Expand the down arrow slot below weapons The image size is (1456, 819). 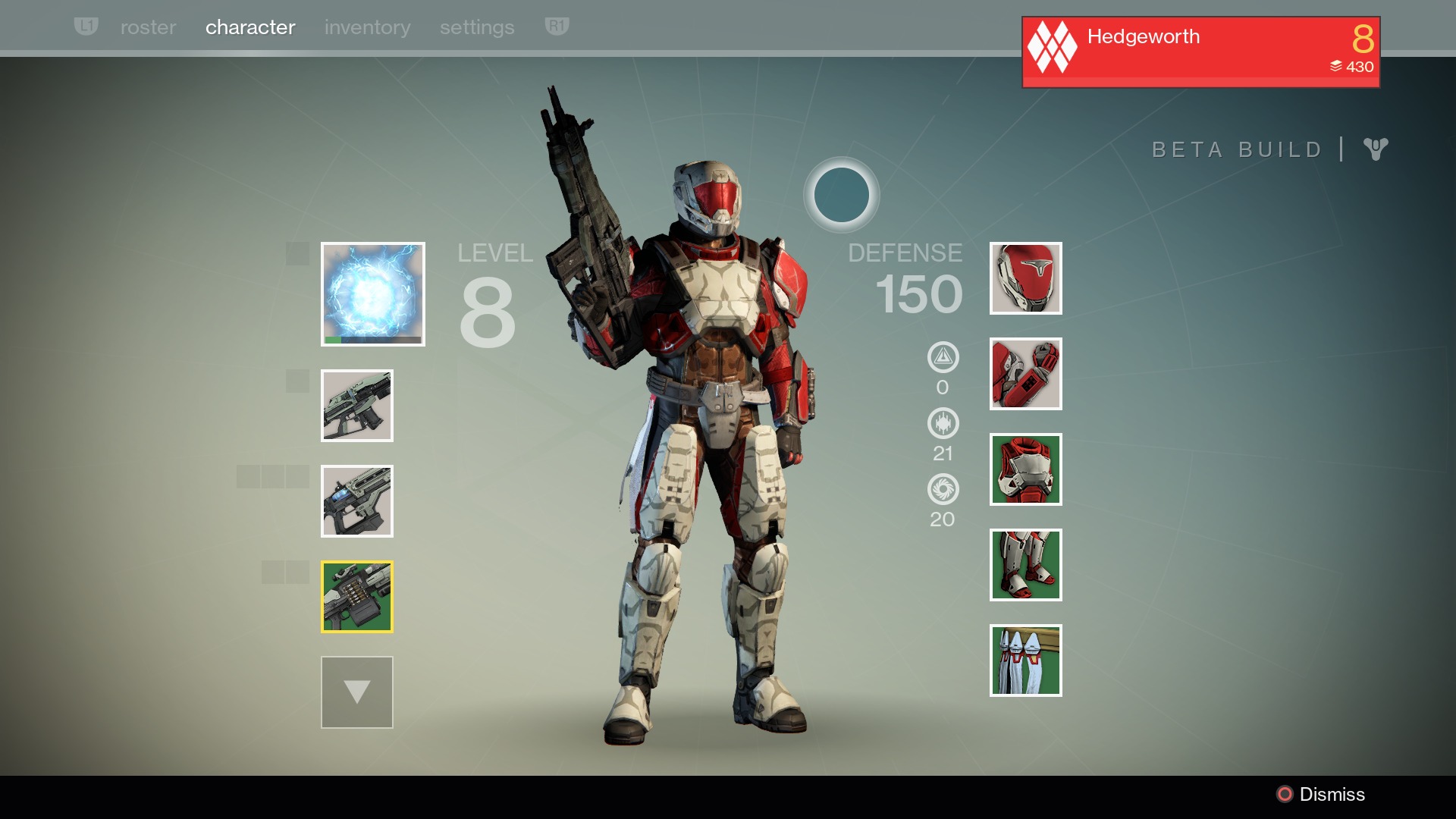356,692
